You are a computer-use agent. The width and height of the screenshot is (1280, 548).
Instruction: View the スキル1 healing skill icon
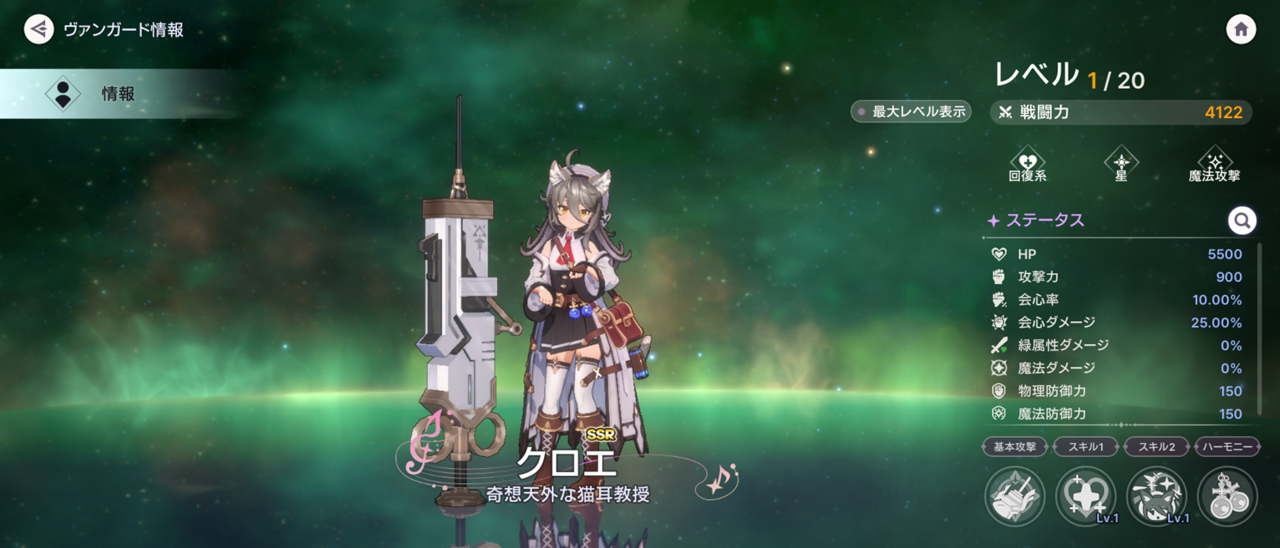(x=1086, y=496)
